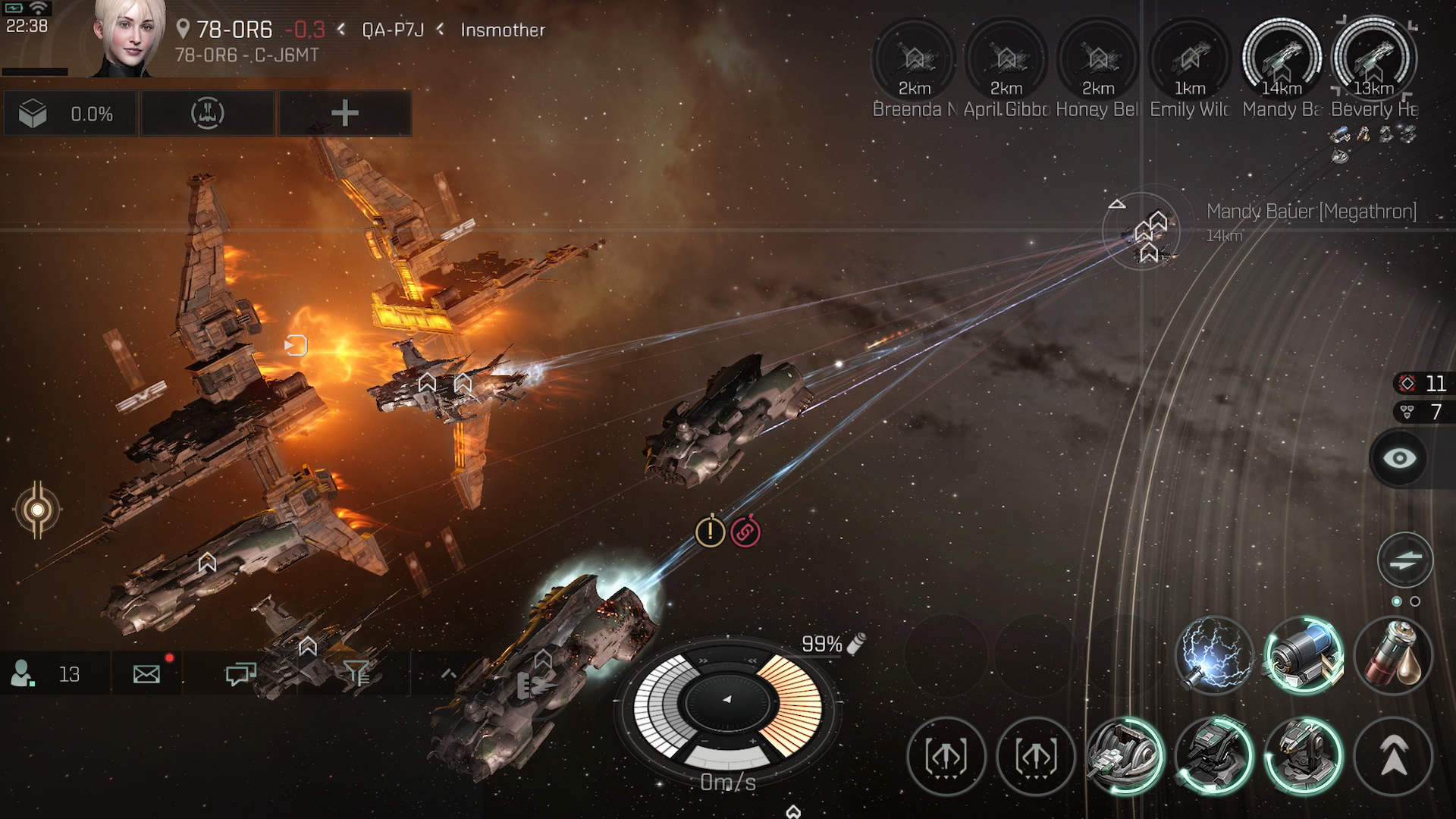Show local pilots list with 13
The image size is (1456, 819).
point(45,673)
